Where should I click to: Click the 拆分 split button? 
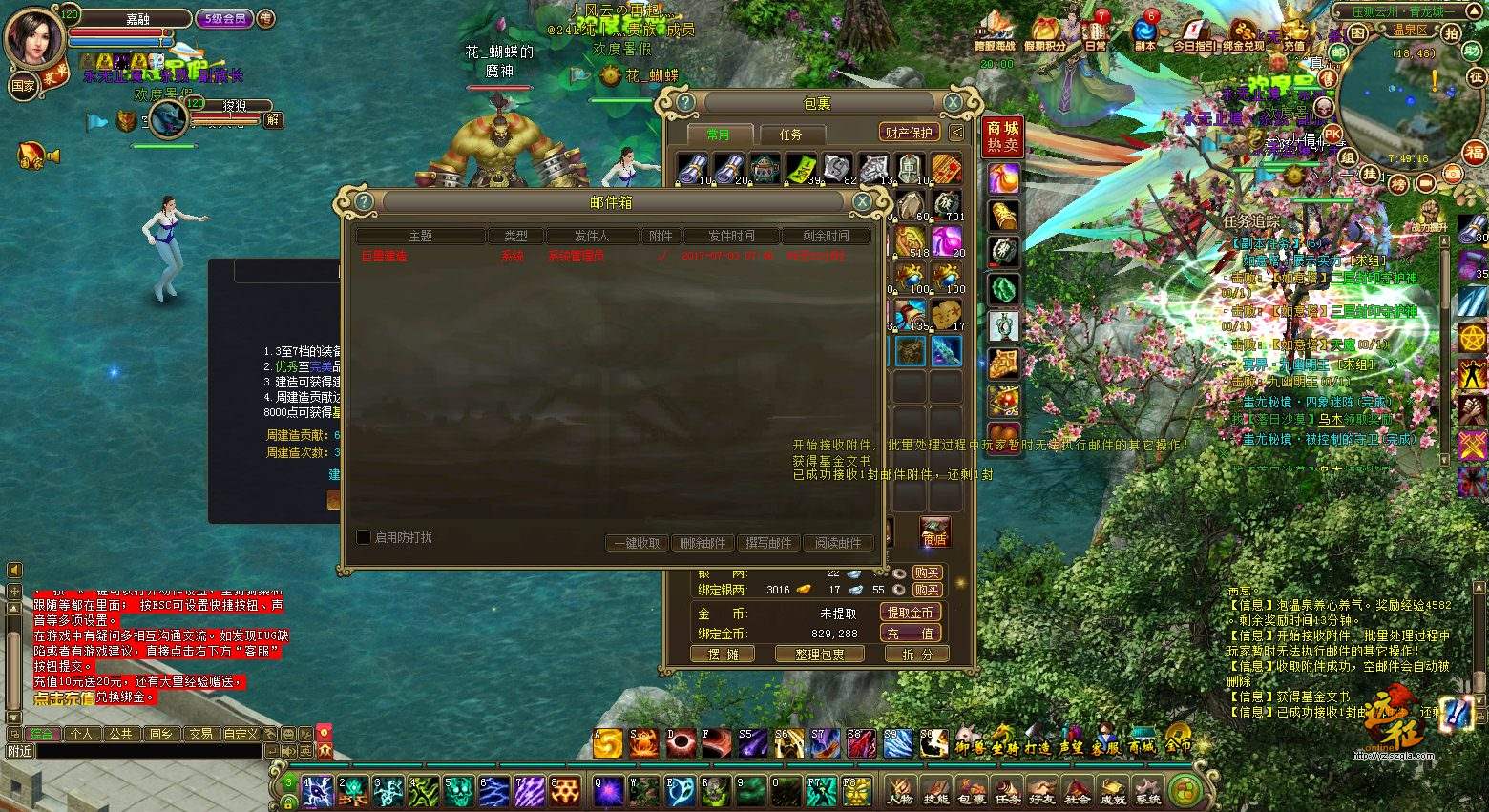pos(910,654)
